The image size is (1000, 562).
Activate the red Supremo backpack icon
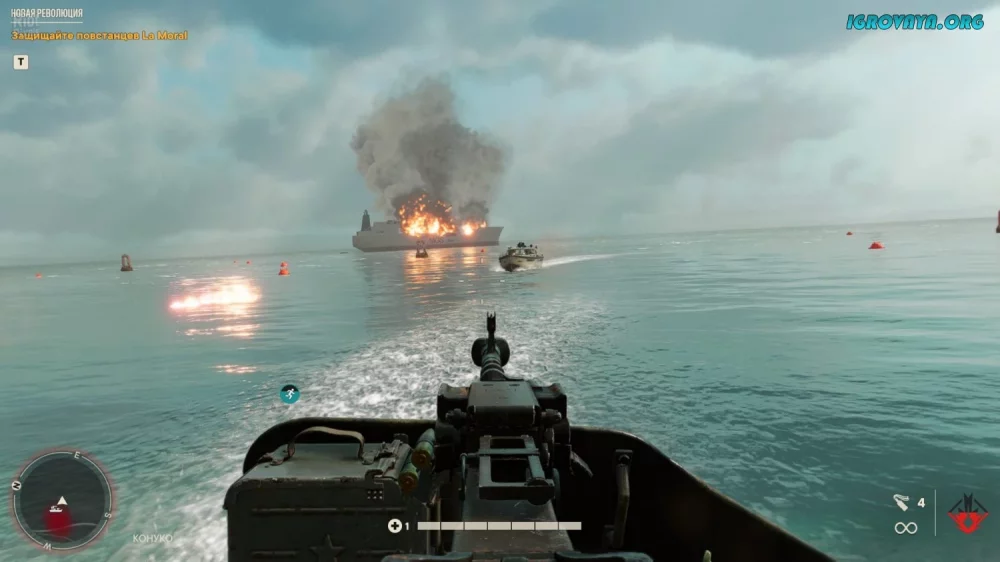coord(967,513)
